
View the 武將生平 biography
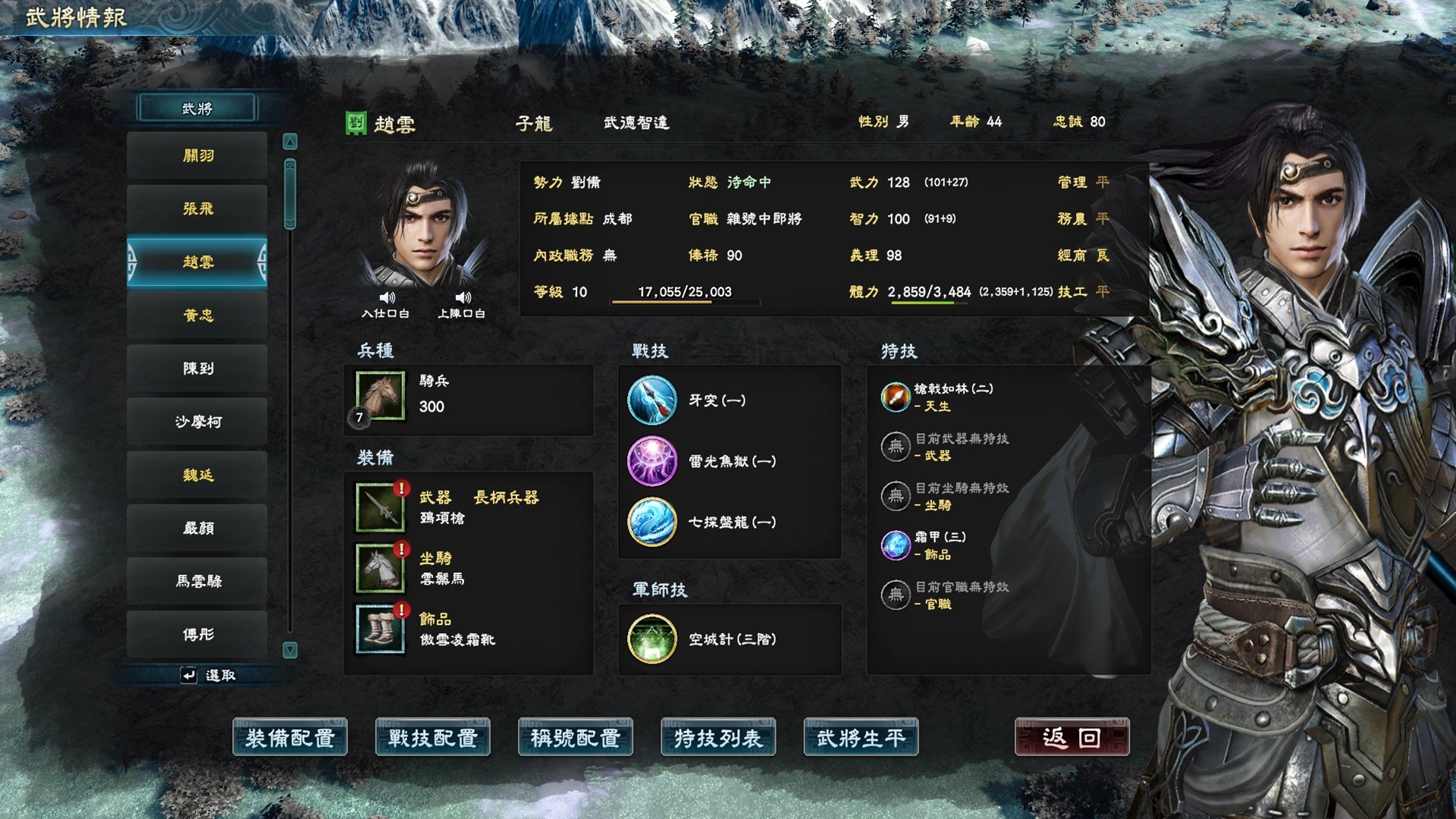[x=861, y=736]
